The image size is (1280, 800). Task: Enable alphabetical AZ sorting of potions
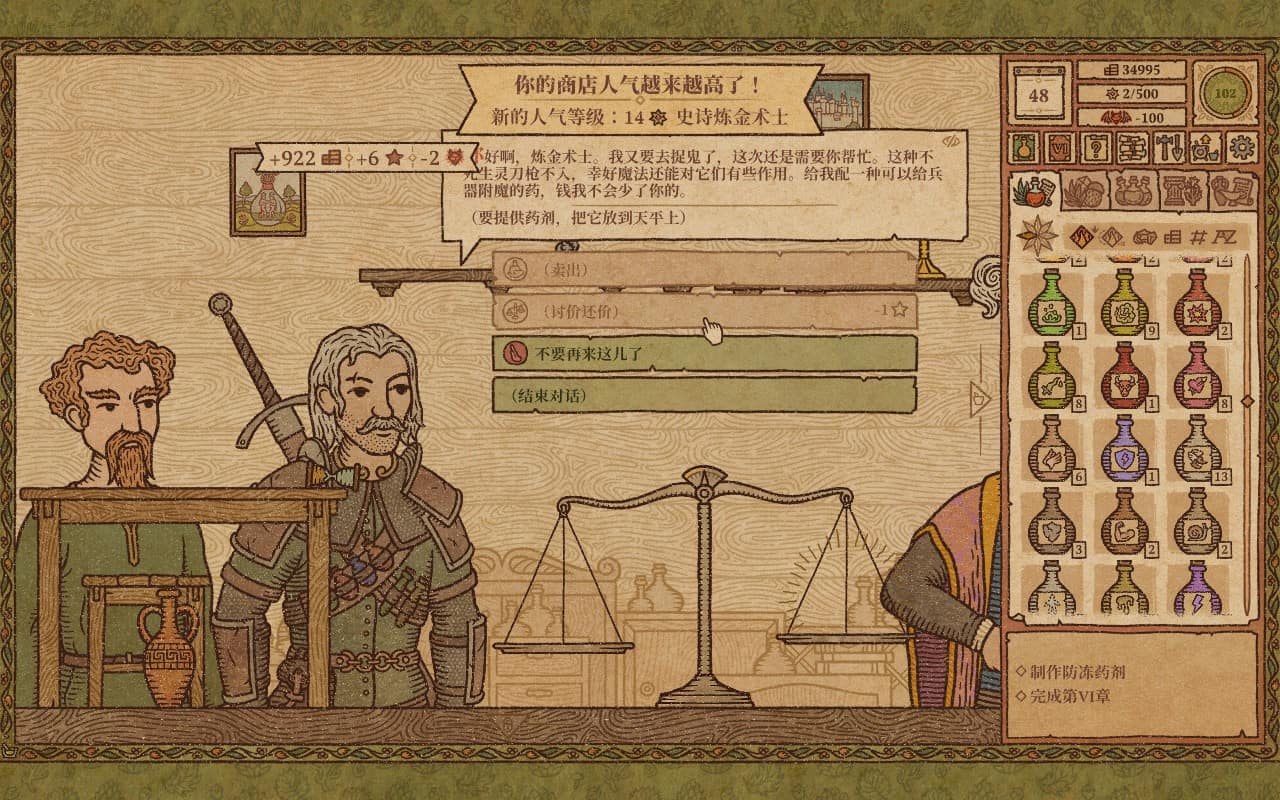point(1226,236)
